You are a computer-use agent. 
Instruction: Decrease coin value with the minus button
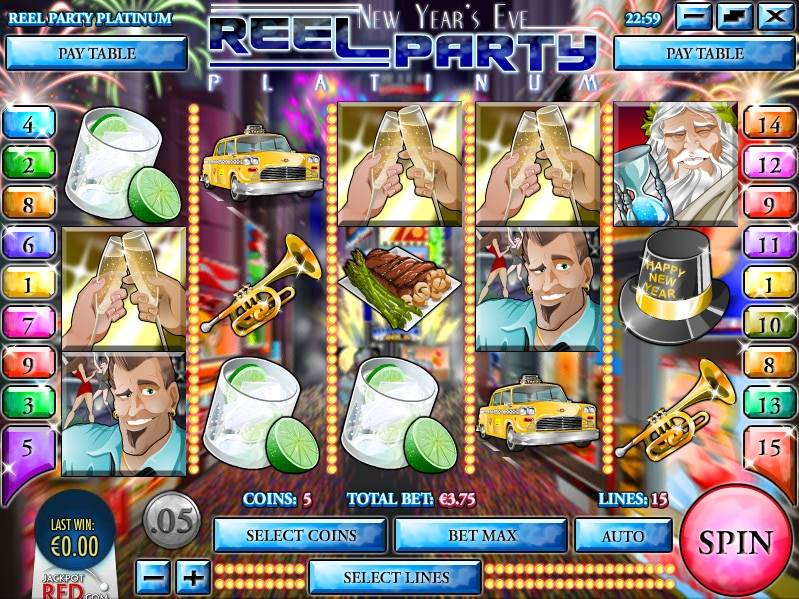coord(152,577)
